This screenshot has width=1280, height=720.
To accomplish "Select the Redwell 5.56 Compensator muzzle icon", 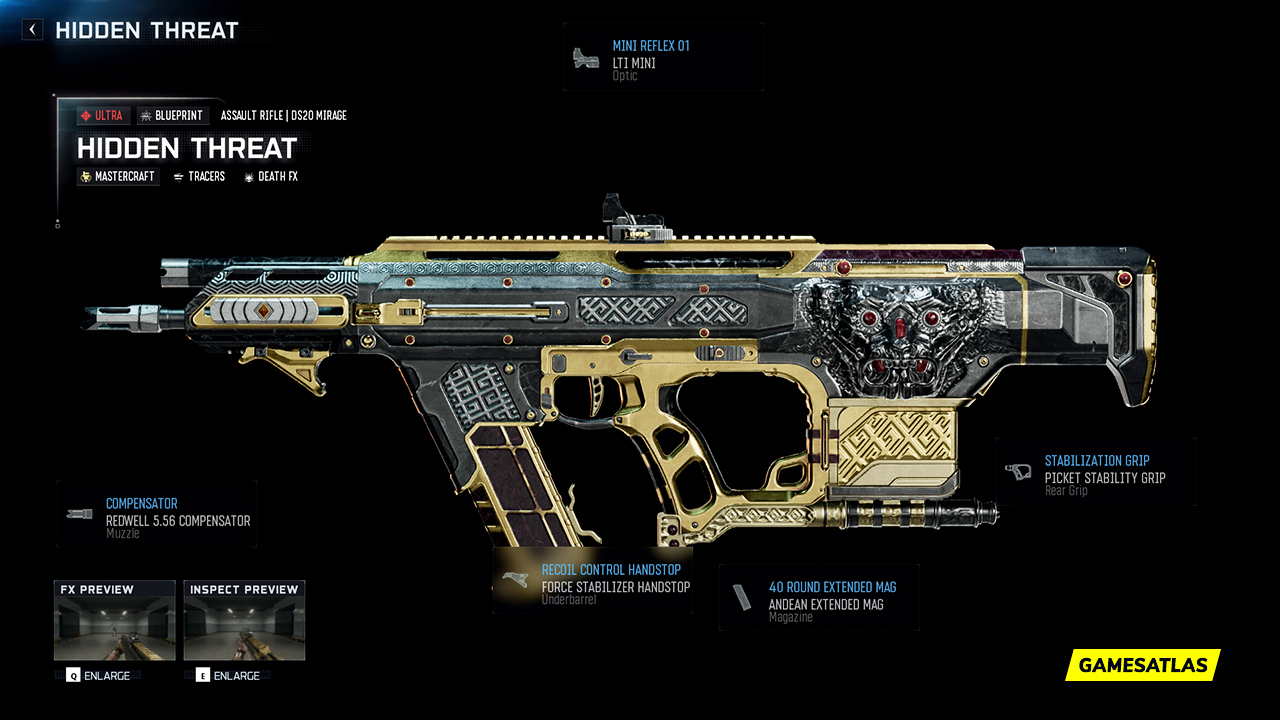I will (x=78, y=512).
